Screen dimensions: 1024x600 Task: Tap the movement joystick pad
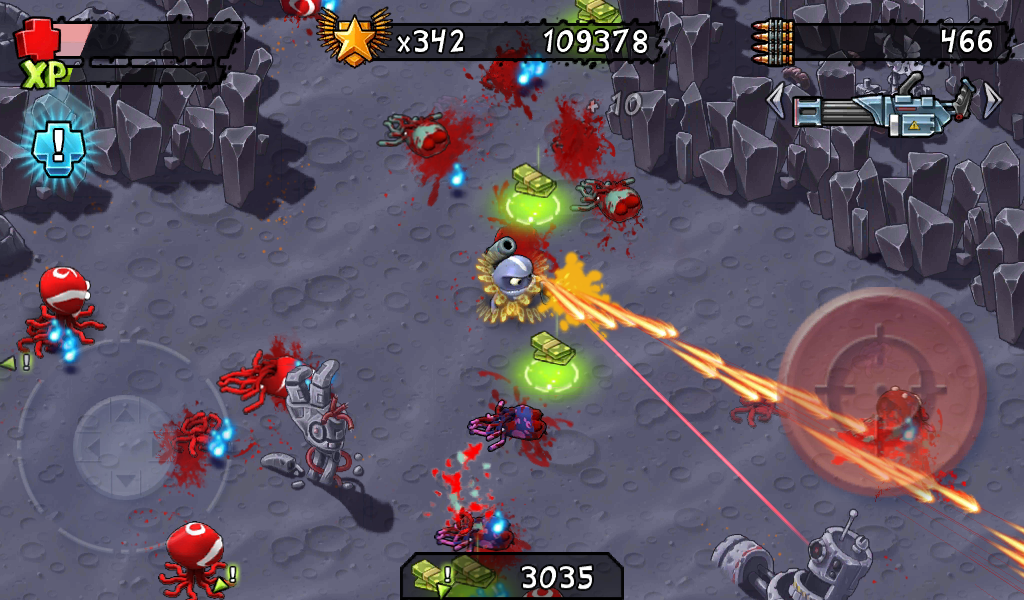click(123, 444)
